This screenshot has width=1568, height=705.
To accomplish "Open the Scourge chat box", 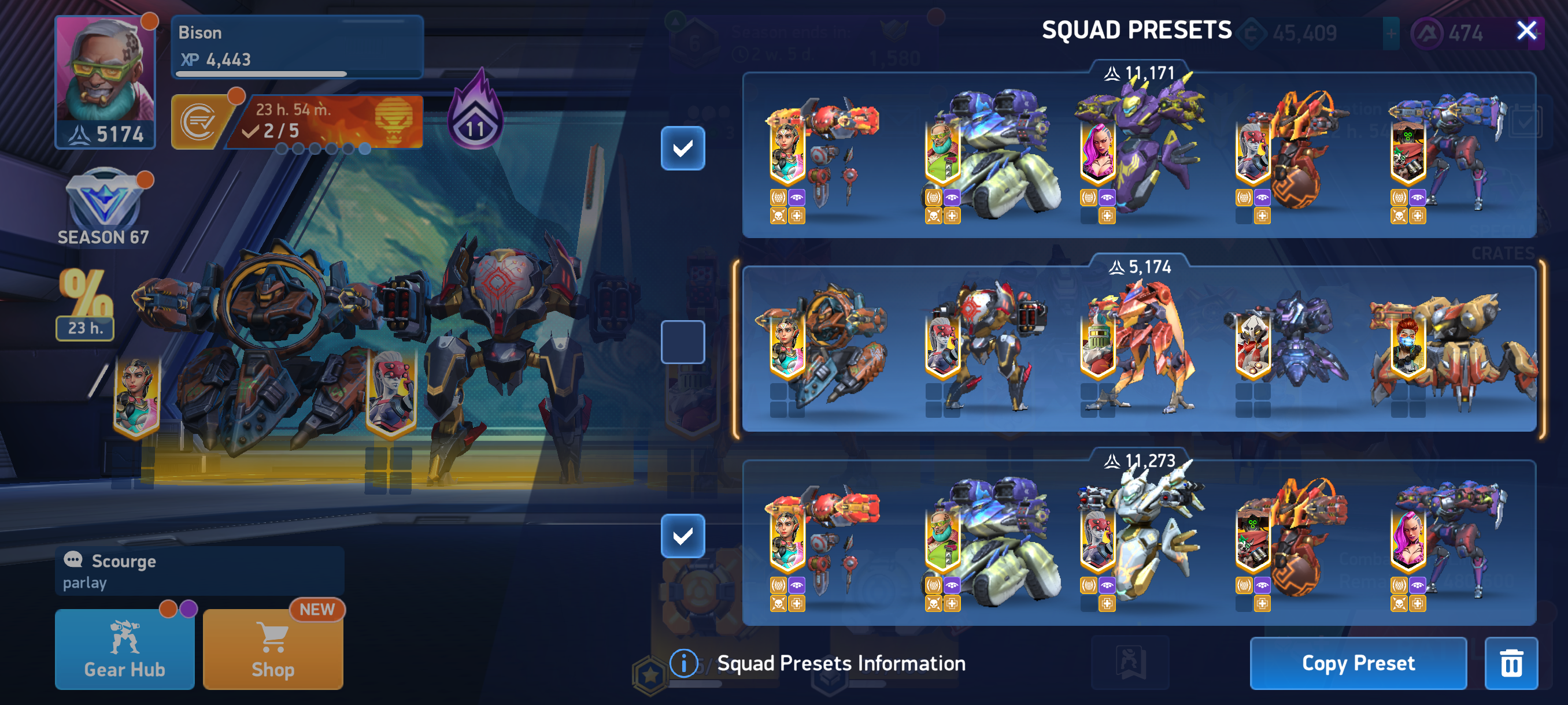I will click(199, 570).
